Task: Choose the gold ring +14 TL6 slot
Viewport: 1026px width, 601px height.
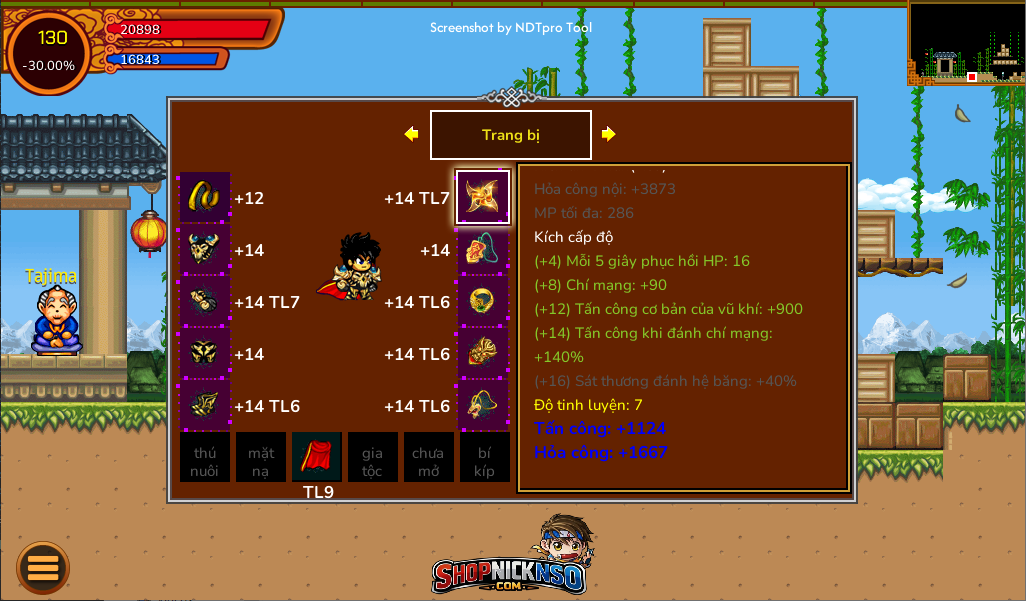Action: (x=483, y=302)
